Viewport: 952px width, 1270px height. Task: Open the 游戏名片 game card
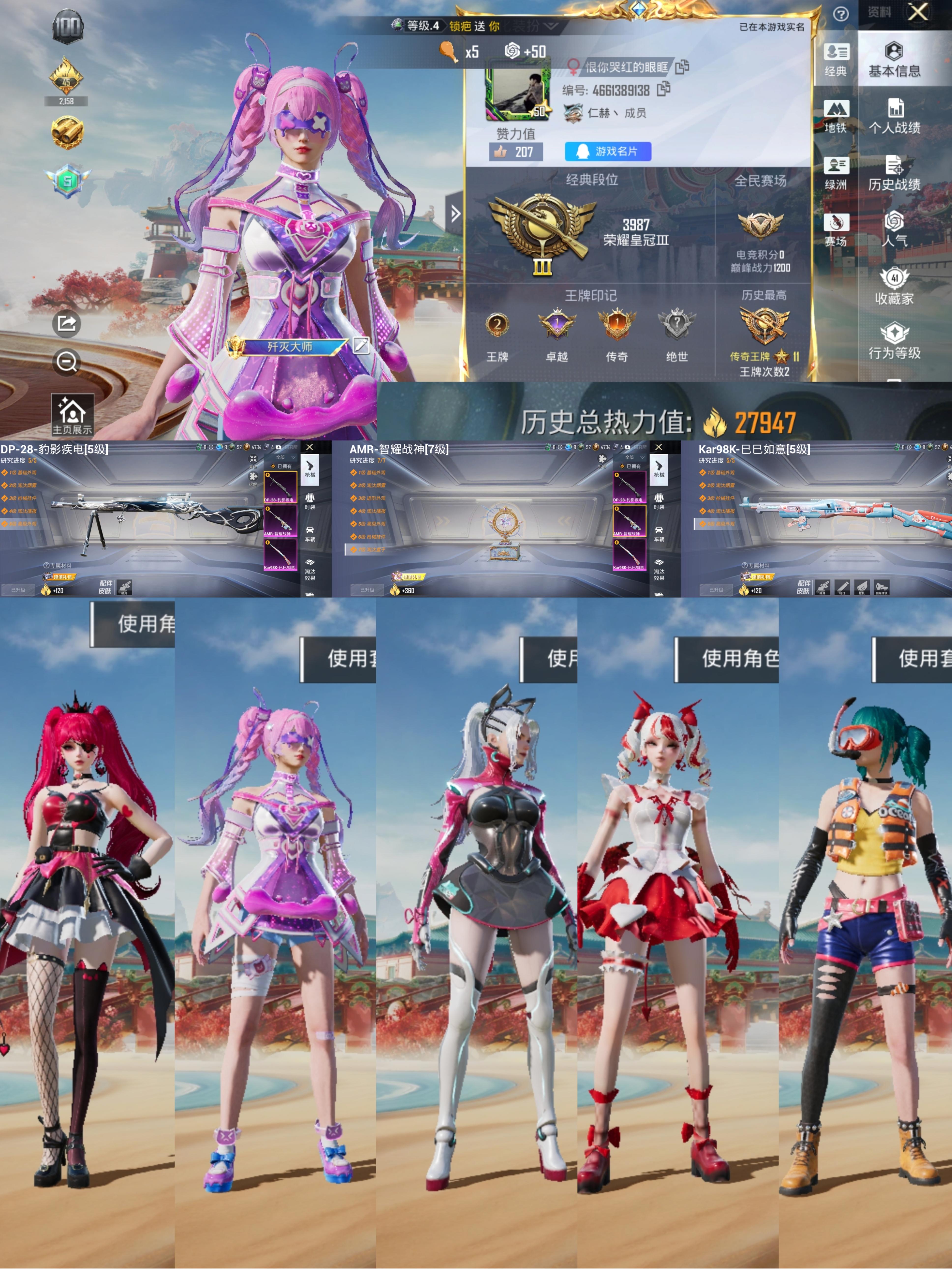click(x=608, y=151)
